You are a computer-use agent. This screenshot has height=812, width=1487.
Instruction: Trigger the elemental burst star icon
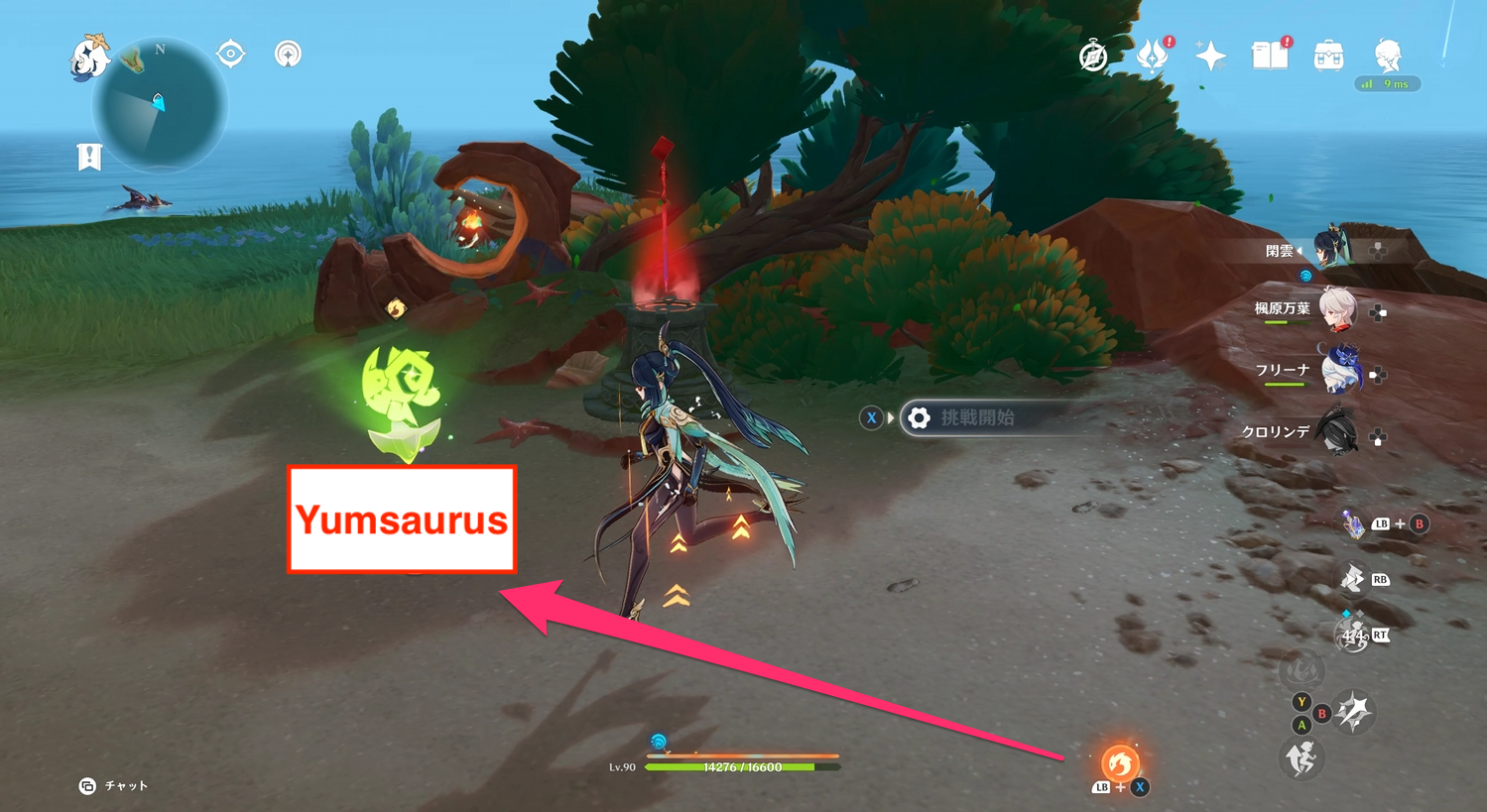1354,711
